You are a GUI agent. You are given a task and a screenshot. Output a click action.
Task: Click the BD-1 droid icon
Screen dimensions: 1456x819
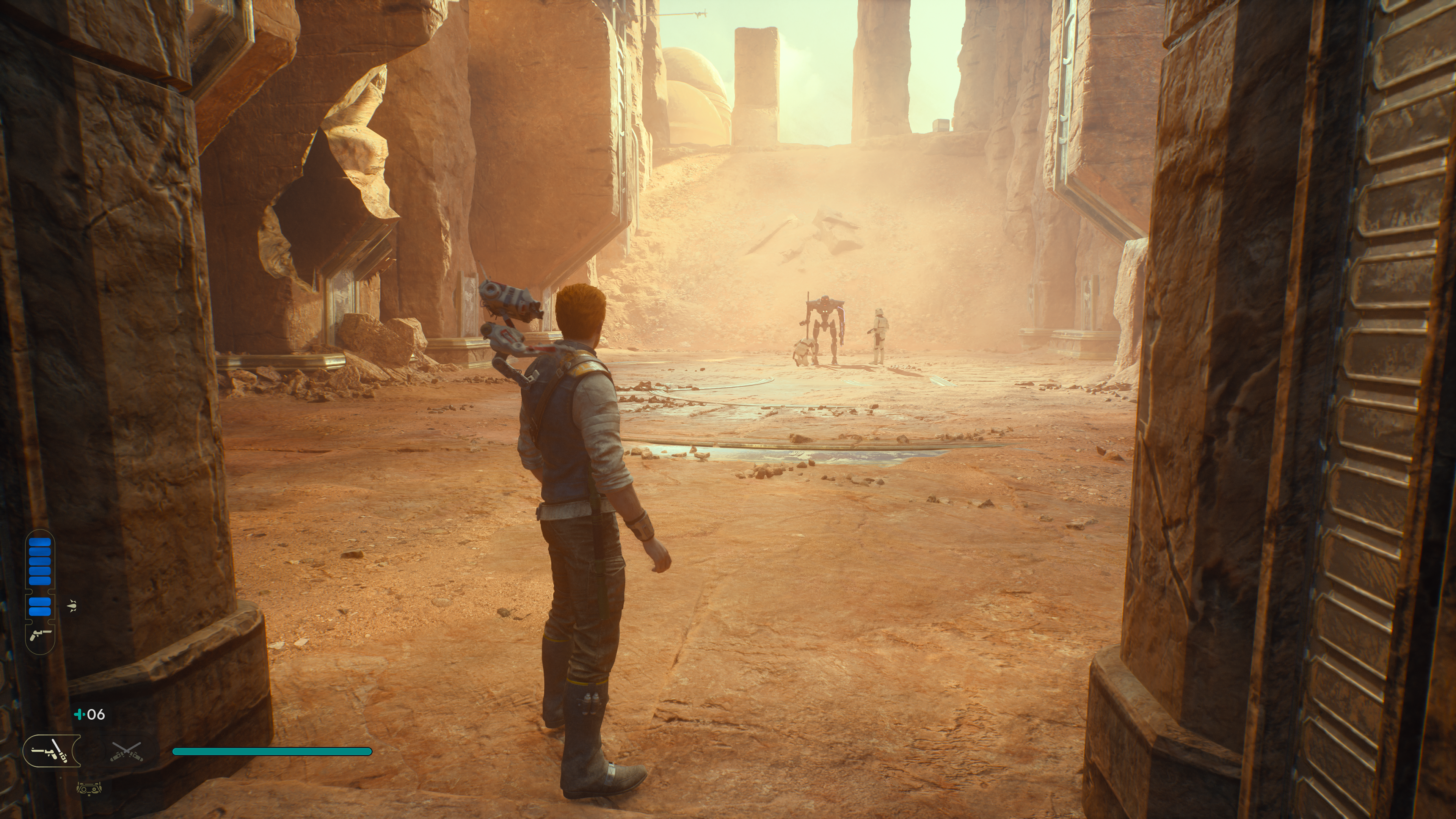pyautogui.click(x=89, y=788)
